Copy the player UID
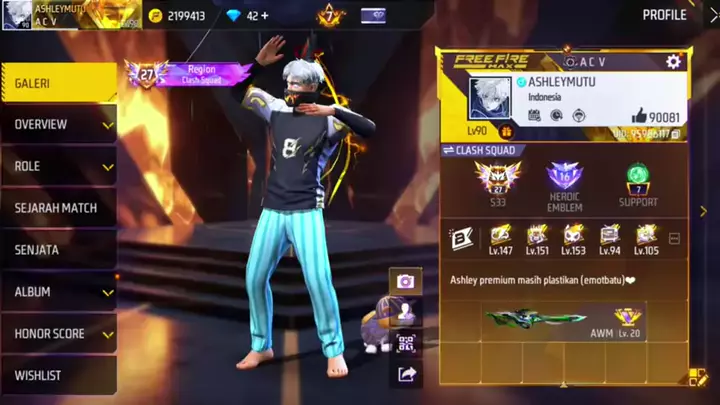 (676, 133)
